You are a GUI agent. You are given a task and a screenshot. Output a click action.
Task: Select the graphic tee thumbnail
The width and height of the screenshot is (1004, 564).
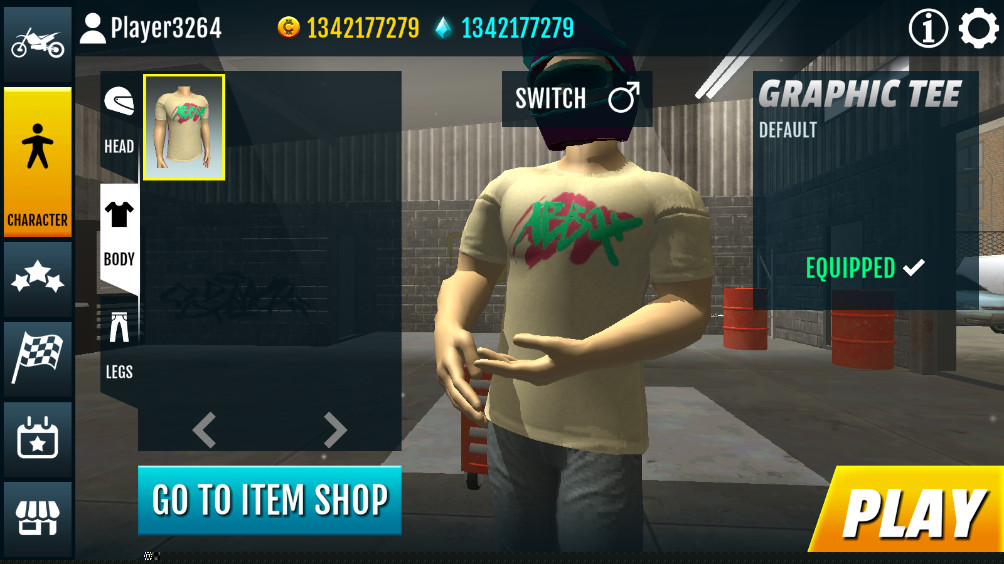184,127
